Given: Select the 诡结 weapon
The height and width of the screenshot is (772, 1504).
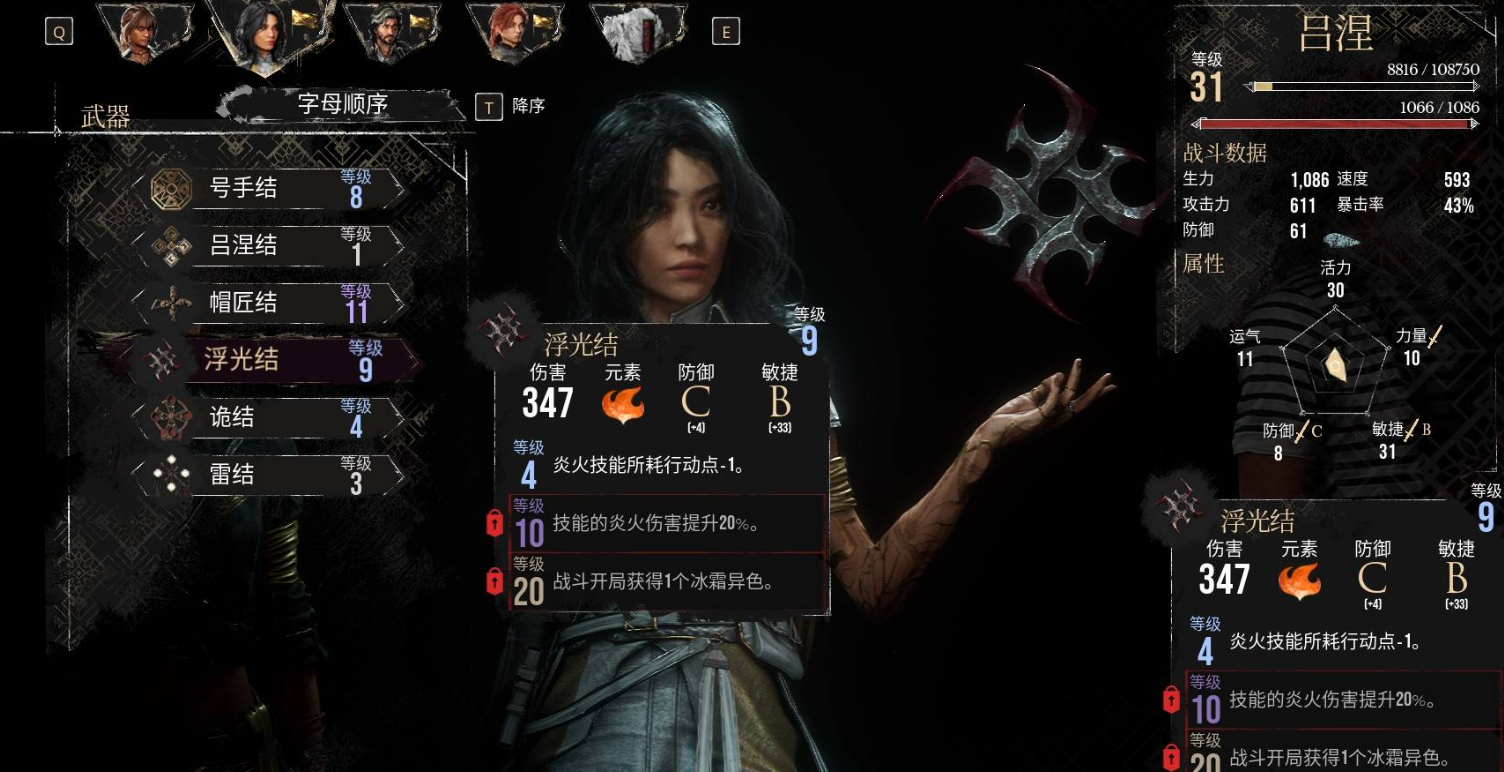Looking at the screenshot, I should pyautogui.click(x=270, y=417).
